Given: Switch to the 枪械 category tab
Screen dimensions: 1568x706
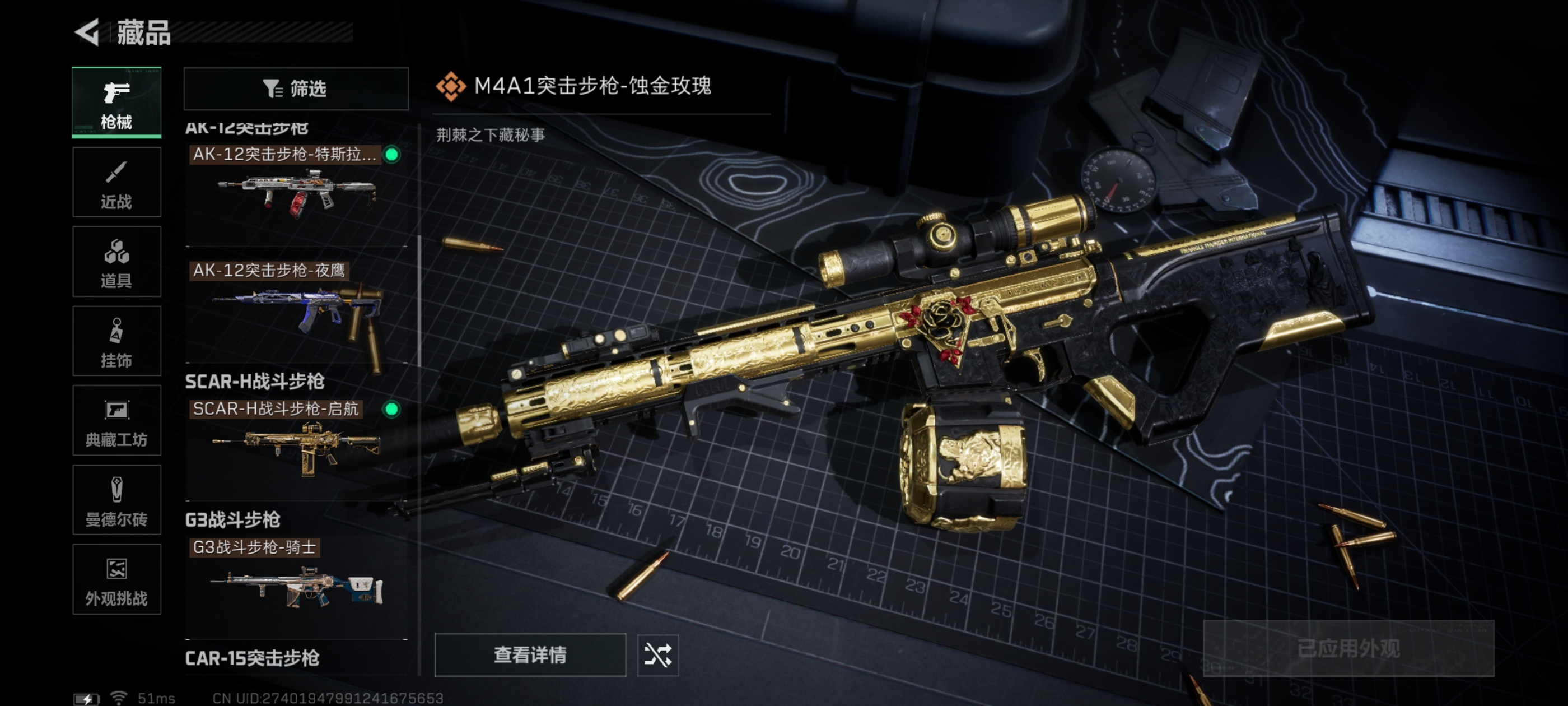Looking at the screenshot, I should click(x=116, y=103).
